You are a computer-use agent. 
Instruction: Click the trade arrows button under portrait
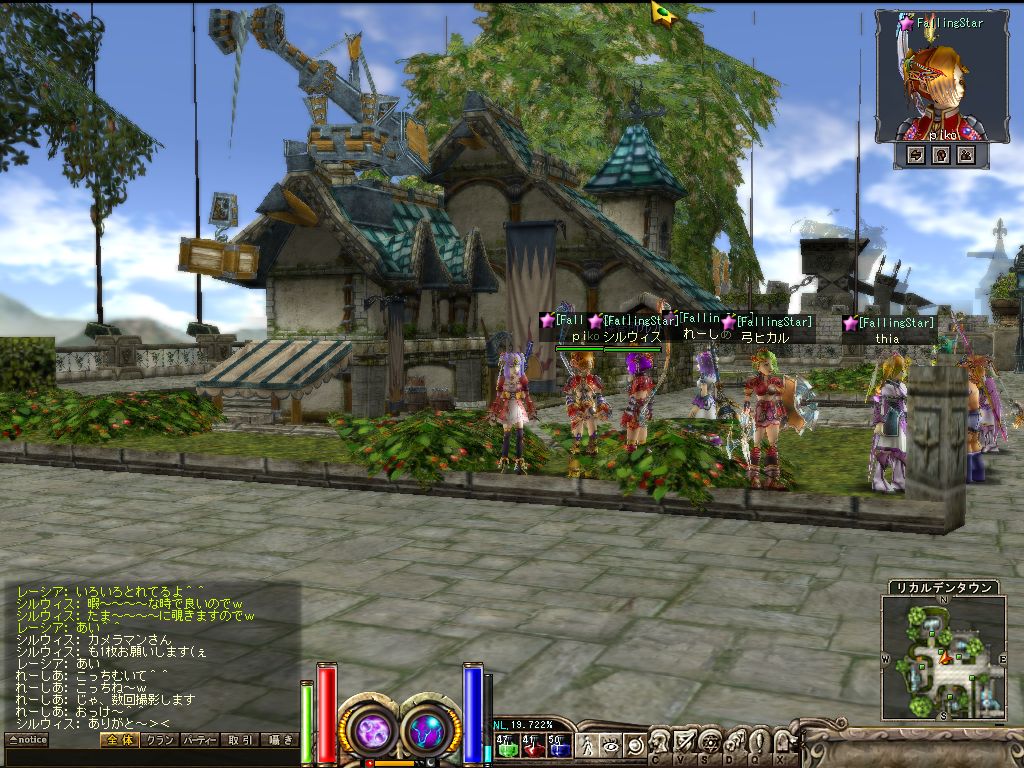click(915, 155)
